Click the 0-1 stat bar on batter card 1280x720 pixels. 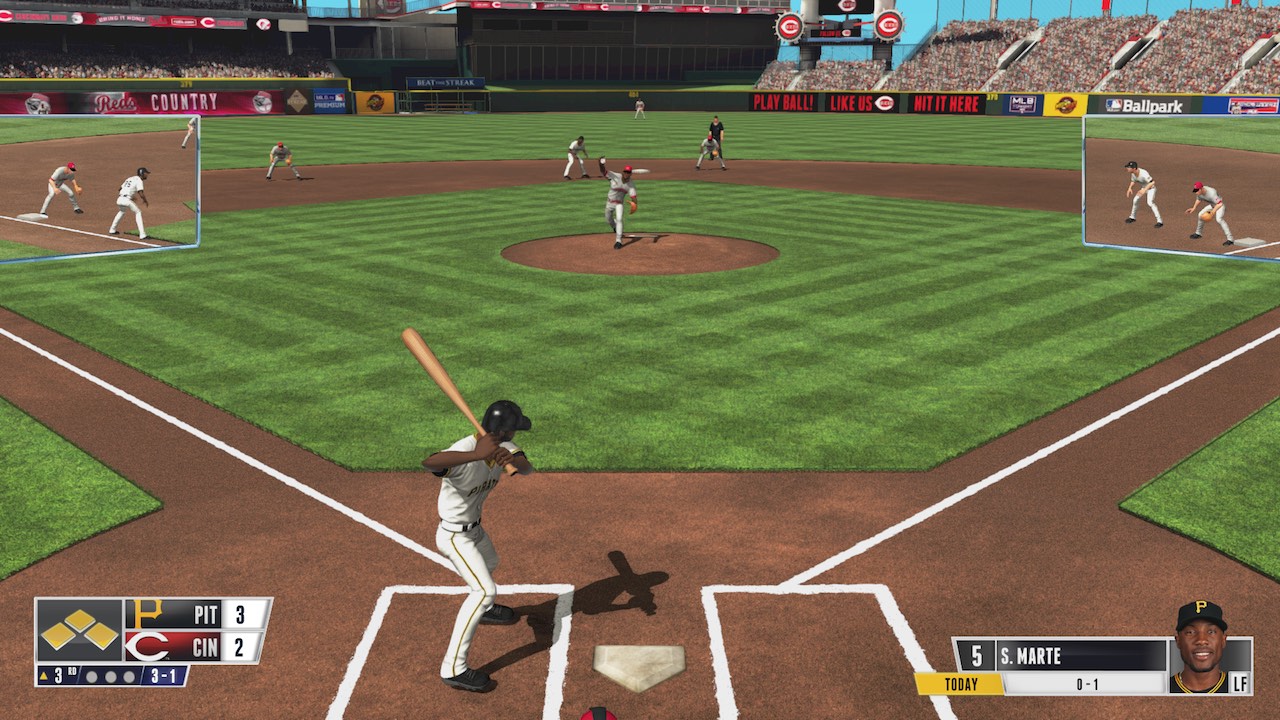(1087, 682)
